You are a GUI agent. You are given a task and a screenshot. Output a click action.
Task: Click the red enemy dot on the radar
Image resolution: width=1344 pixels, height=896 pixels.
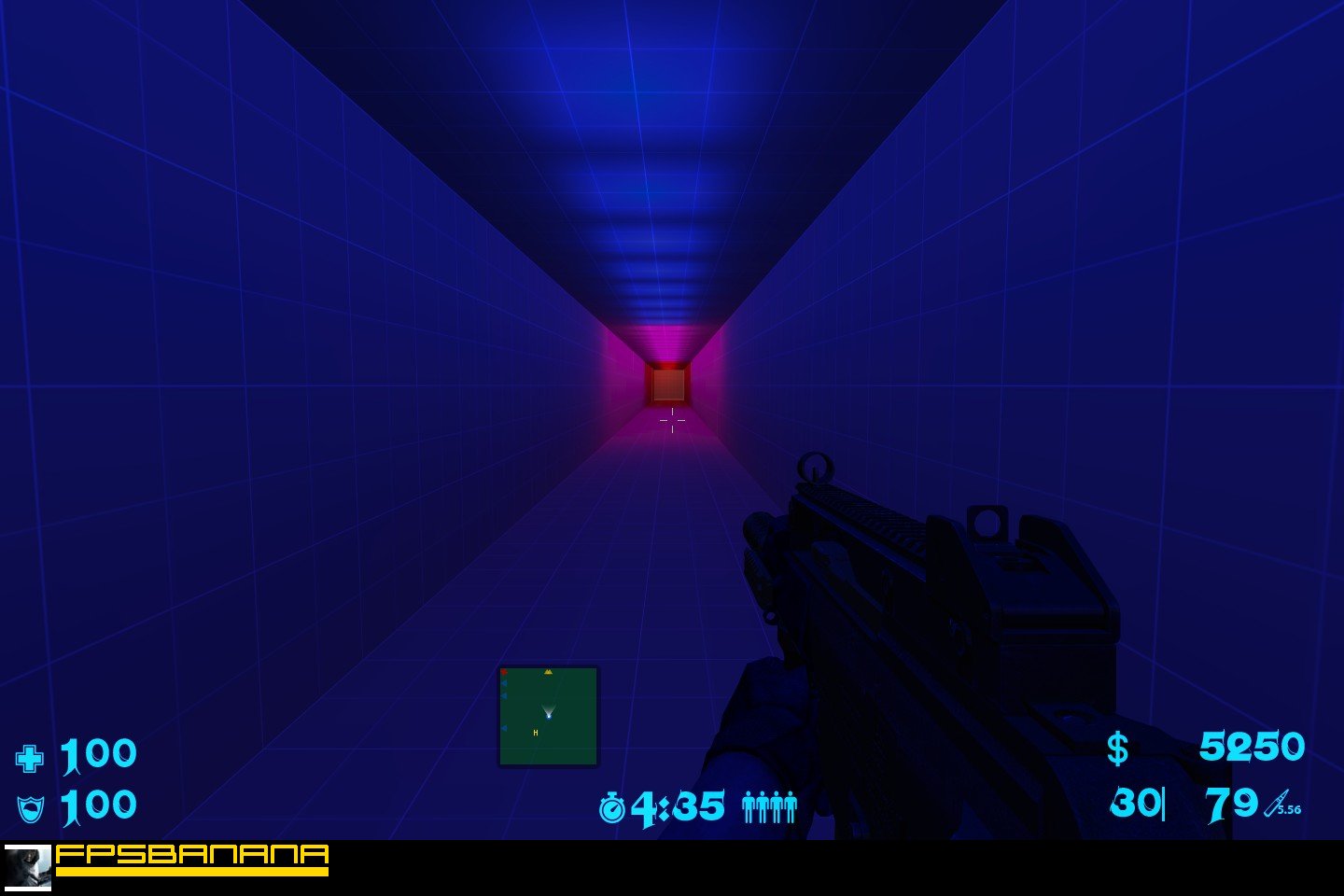coord(505,671)
